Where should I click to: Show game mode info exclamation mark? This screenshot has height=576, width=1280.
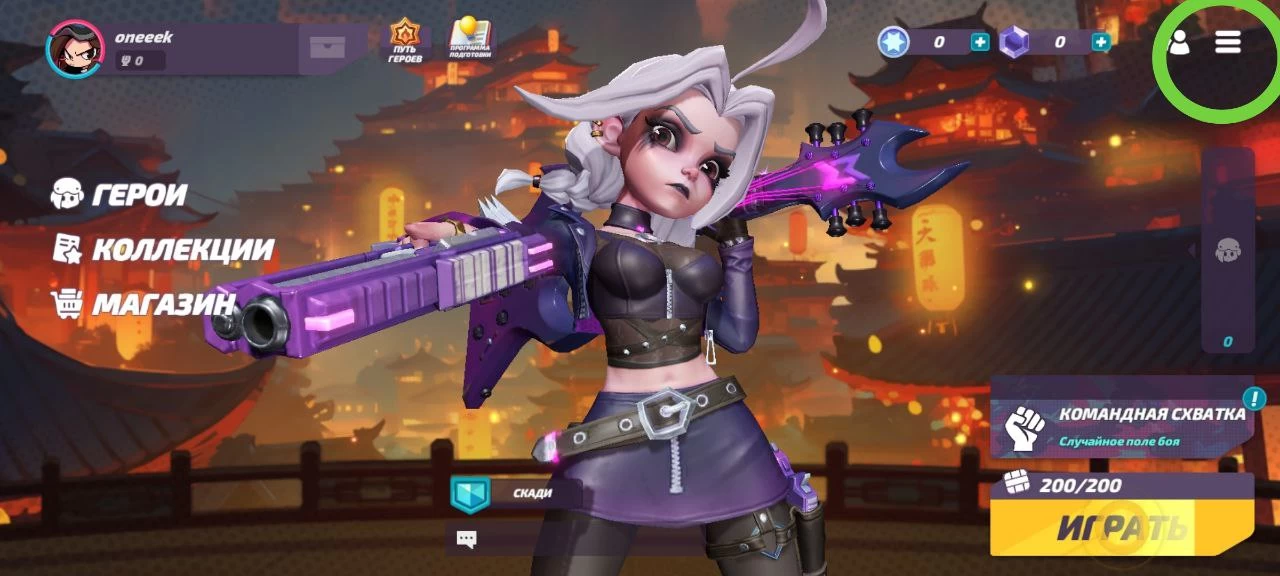click(1252, 399)
